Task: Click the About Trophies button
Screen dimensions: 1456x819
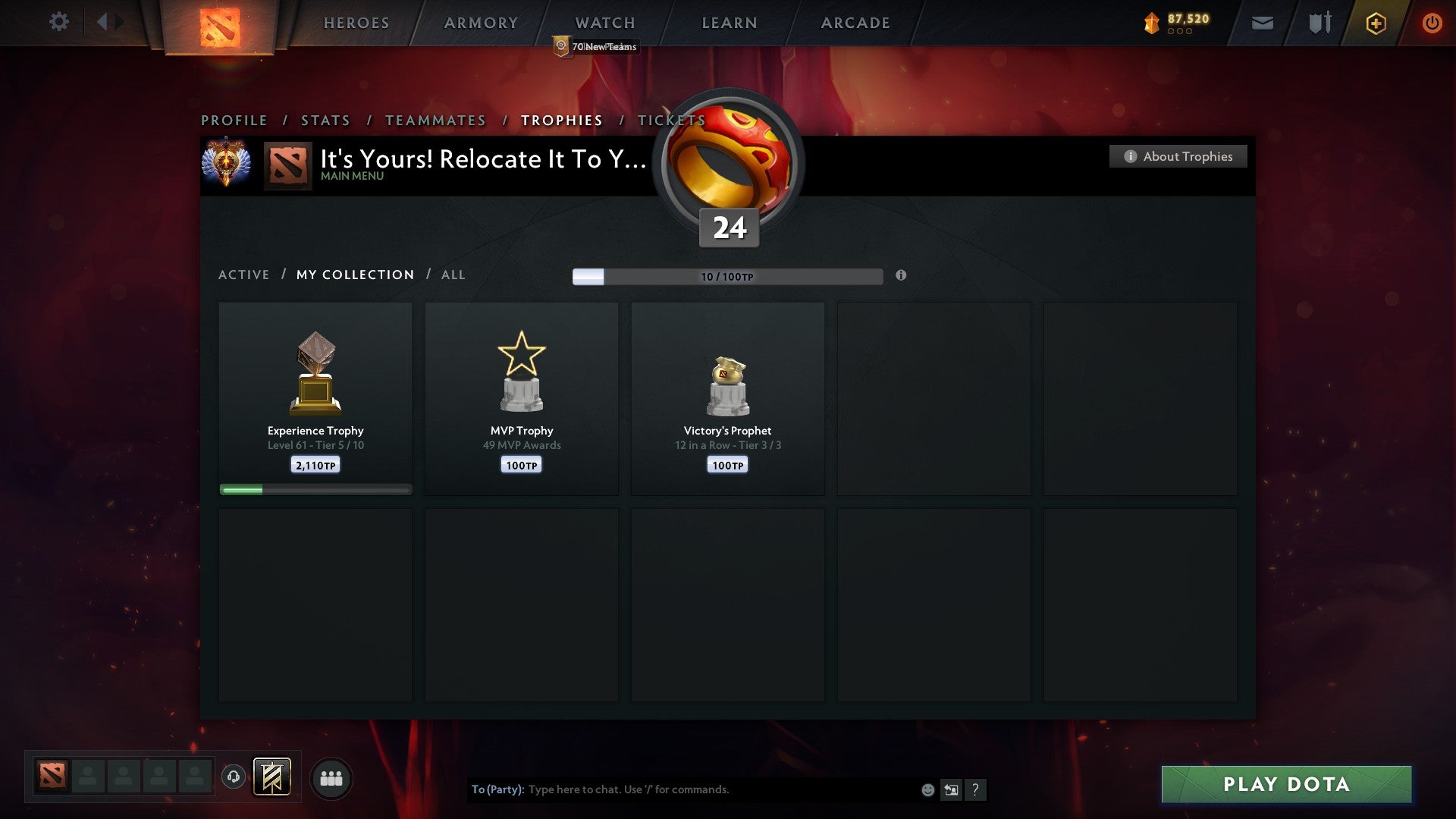Action: (1178, 156)
